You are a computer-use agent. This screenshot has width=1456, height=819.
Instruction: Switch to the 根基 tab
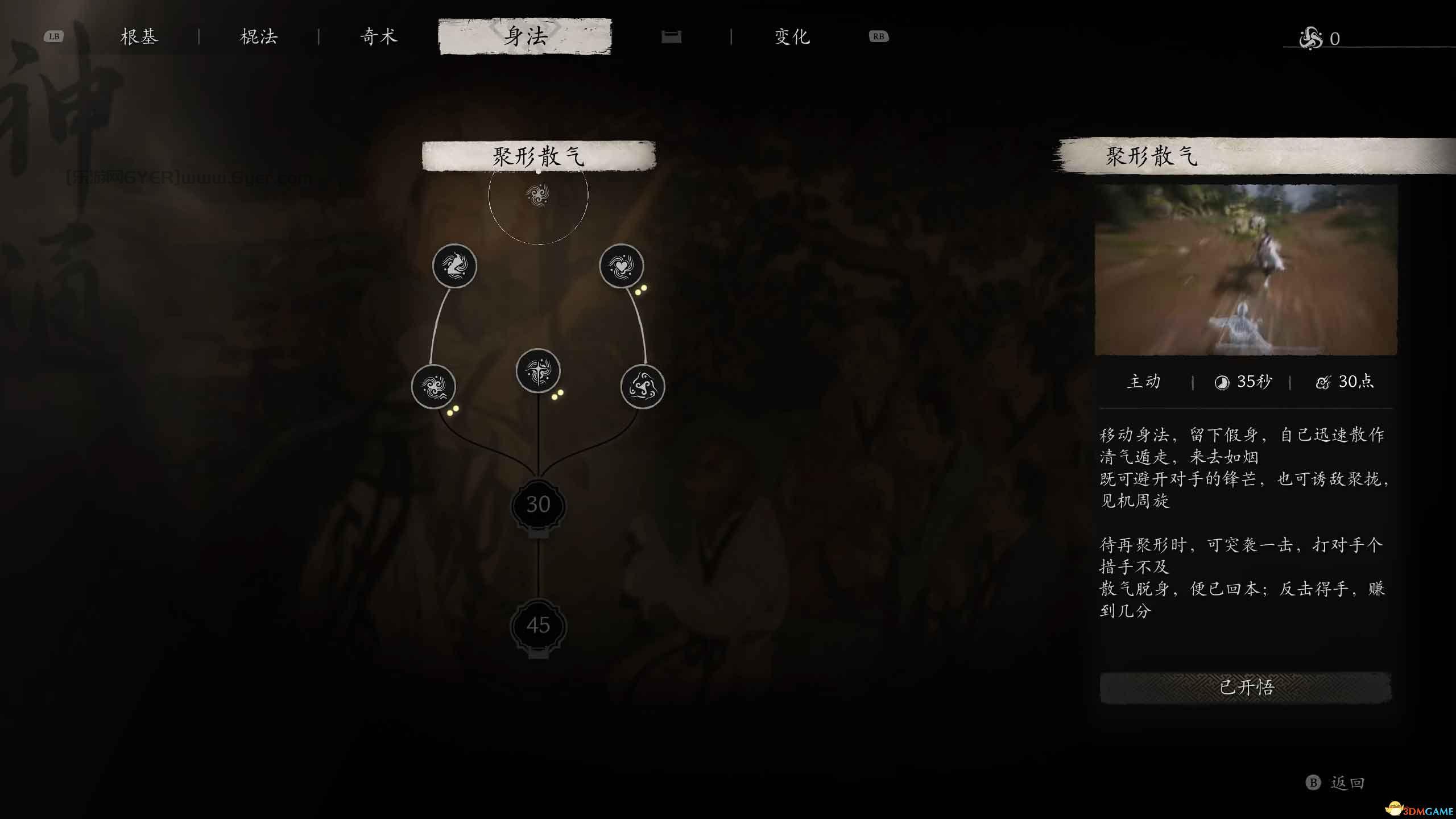pyautogui.click(x=140, y=36)
